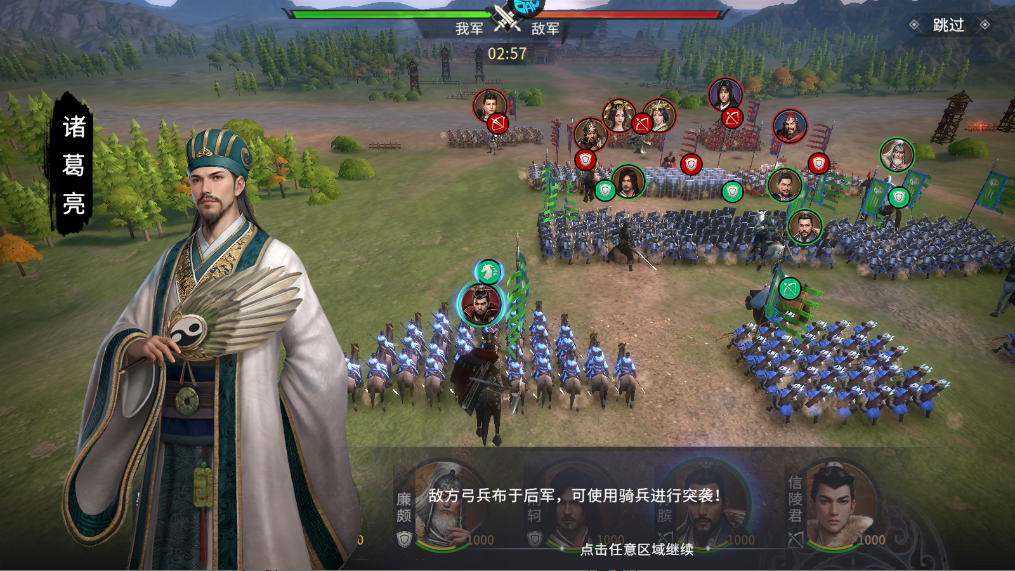Click the green bow icon over allied archers

coord(790,289)
